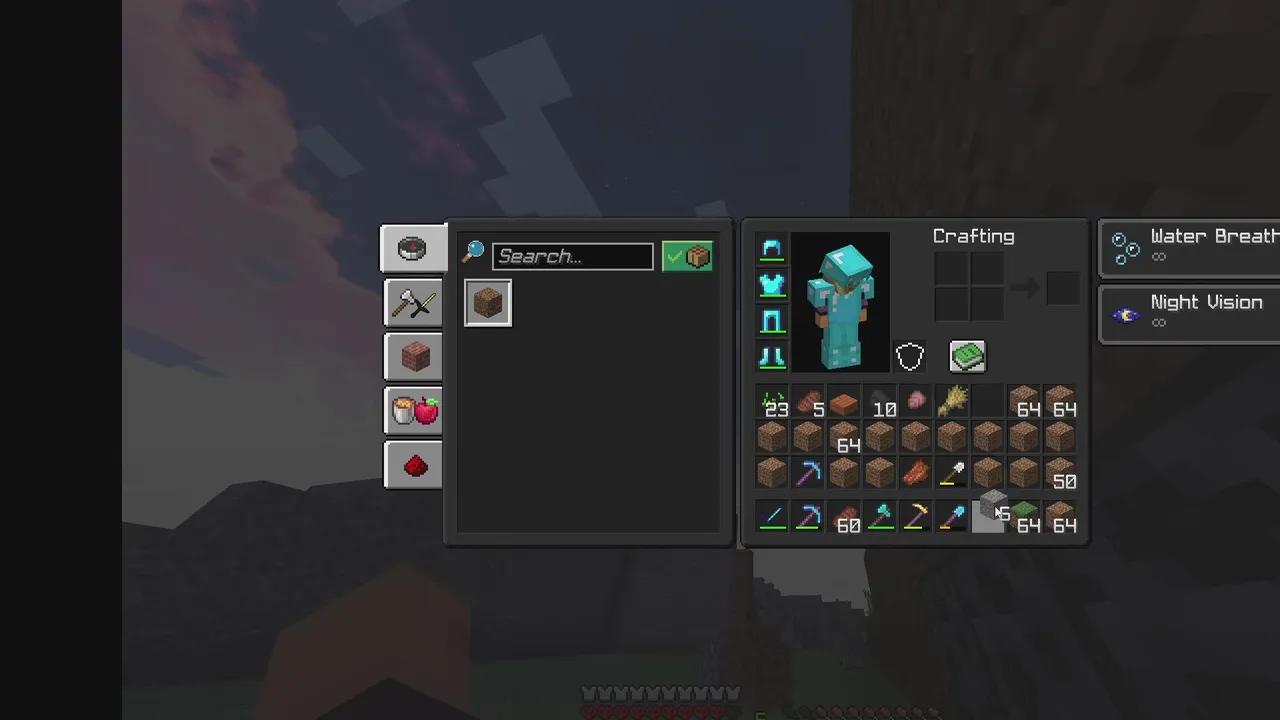Click the crafting output slot
The image size is (1280, 720).
1062,287
